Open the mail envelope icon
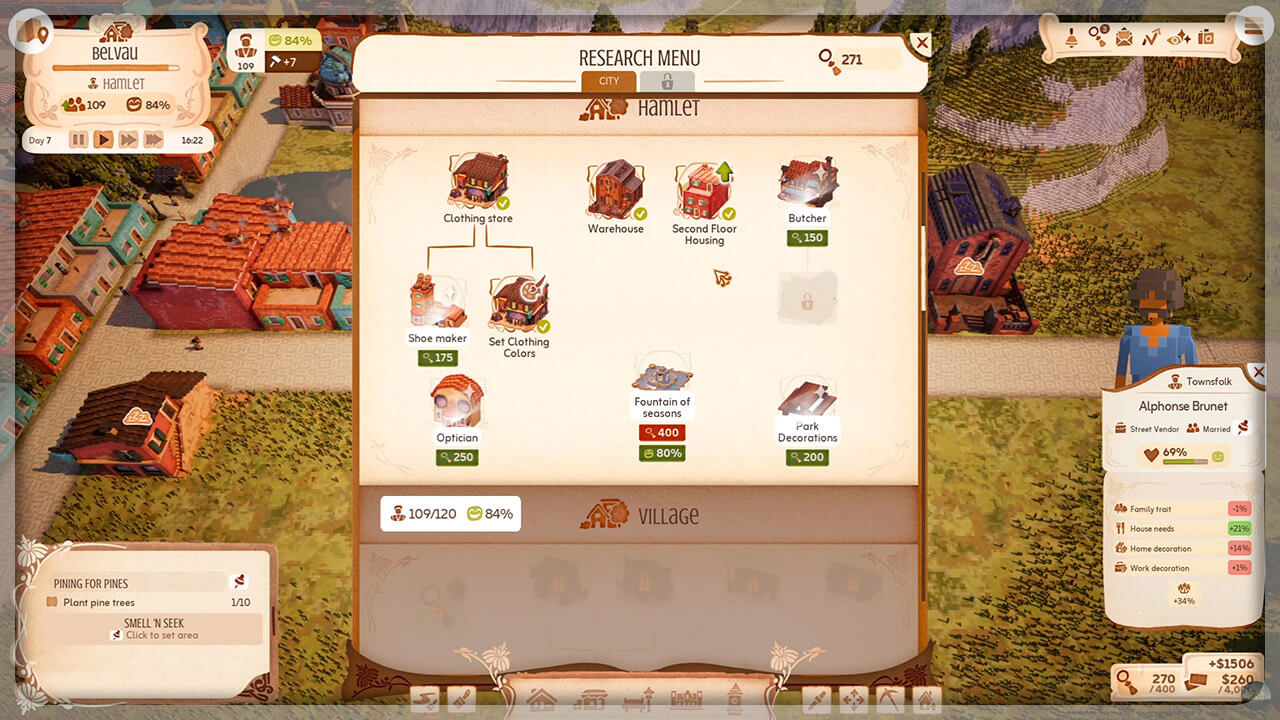The height and width of the screenshot is (720, 1280). tap(1125, 38)
